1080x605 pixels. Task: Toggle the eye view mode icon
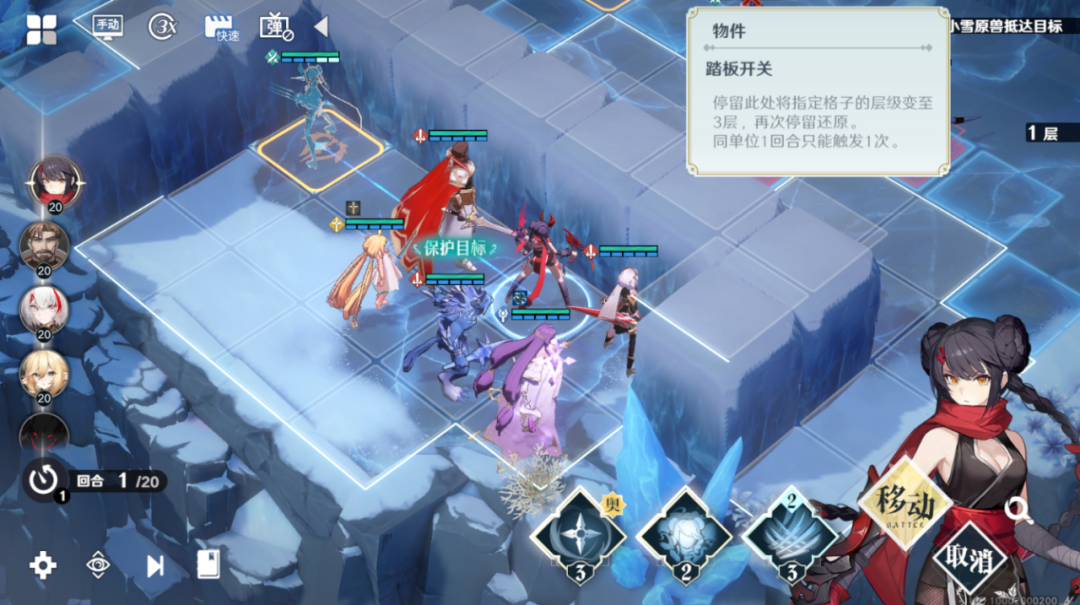[x=98, y=566]
